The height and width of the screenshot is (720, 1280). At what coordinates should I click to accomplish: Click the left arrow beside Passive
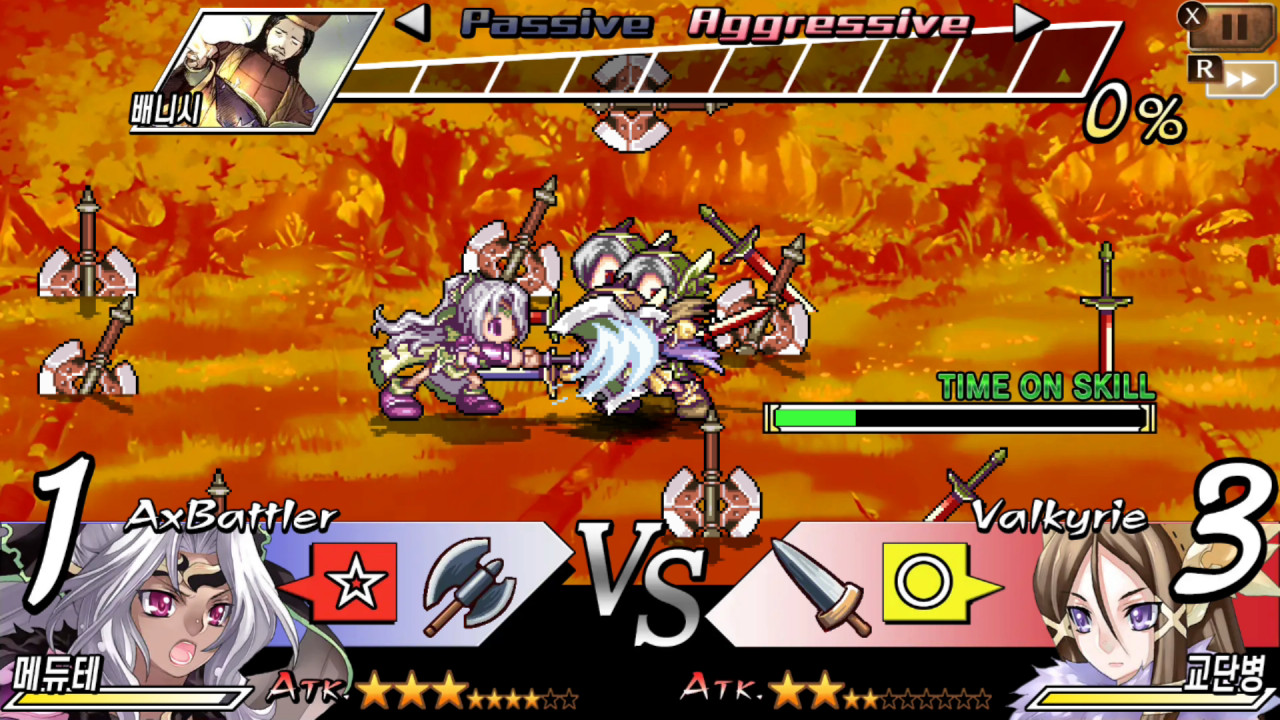(x=413, y=22)
